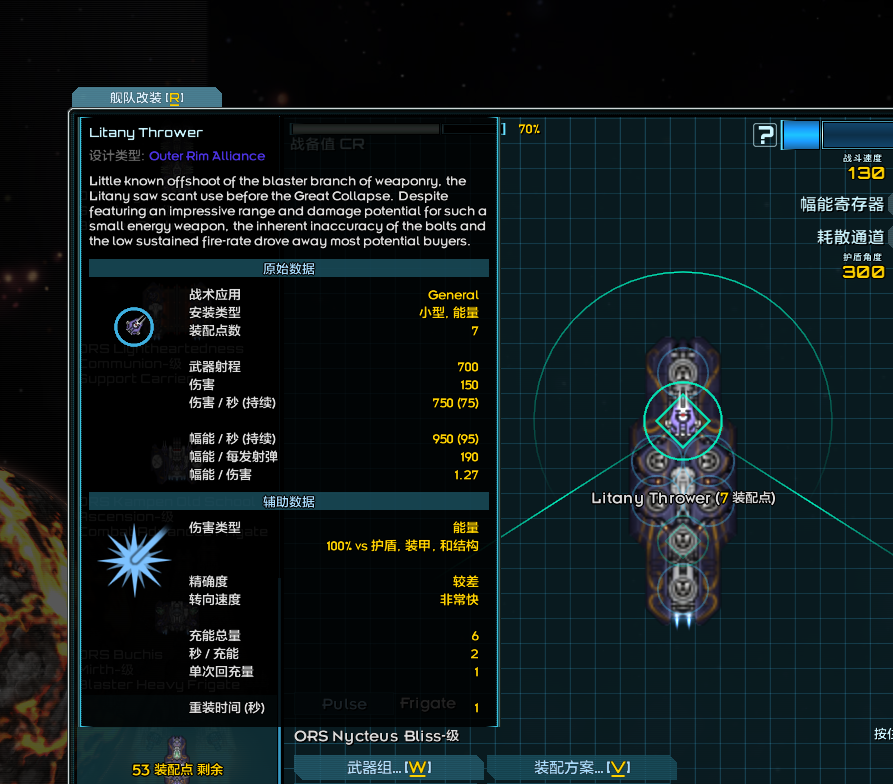Select the highlighted Litany Thrower weapon slot

(x=682, y=419)
